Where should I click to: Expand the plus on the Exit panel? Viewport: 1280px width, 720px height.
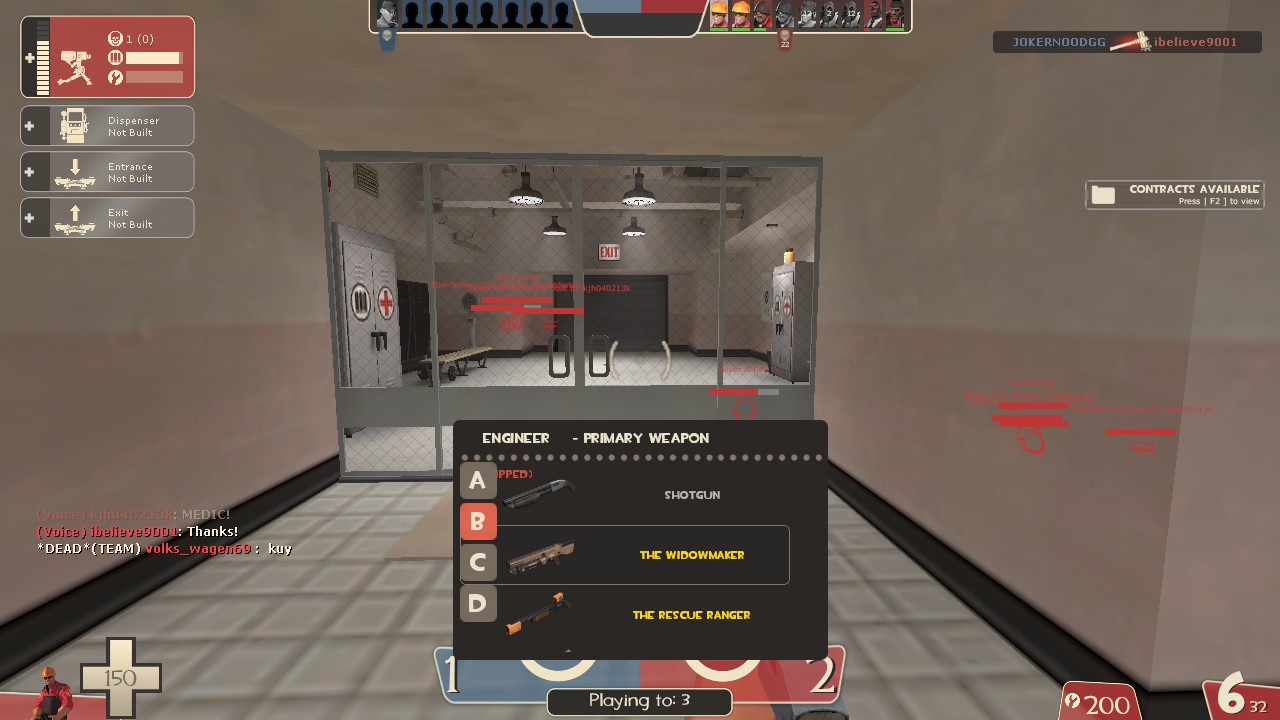coord(30,216)
